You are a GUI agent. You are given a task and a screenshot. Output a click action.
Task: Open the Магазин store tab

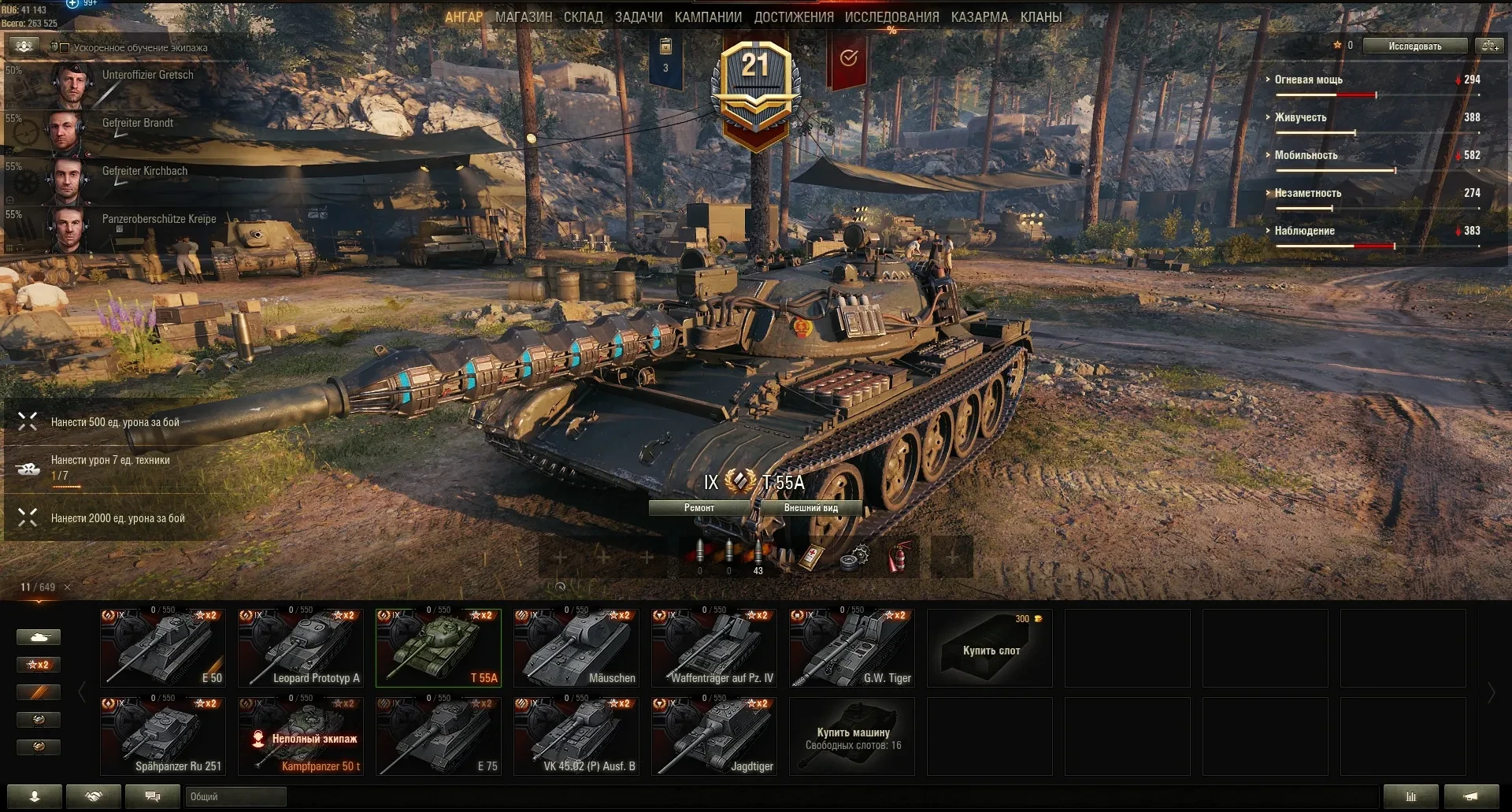(x=523, y=17)
